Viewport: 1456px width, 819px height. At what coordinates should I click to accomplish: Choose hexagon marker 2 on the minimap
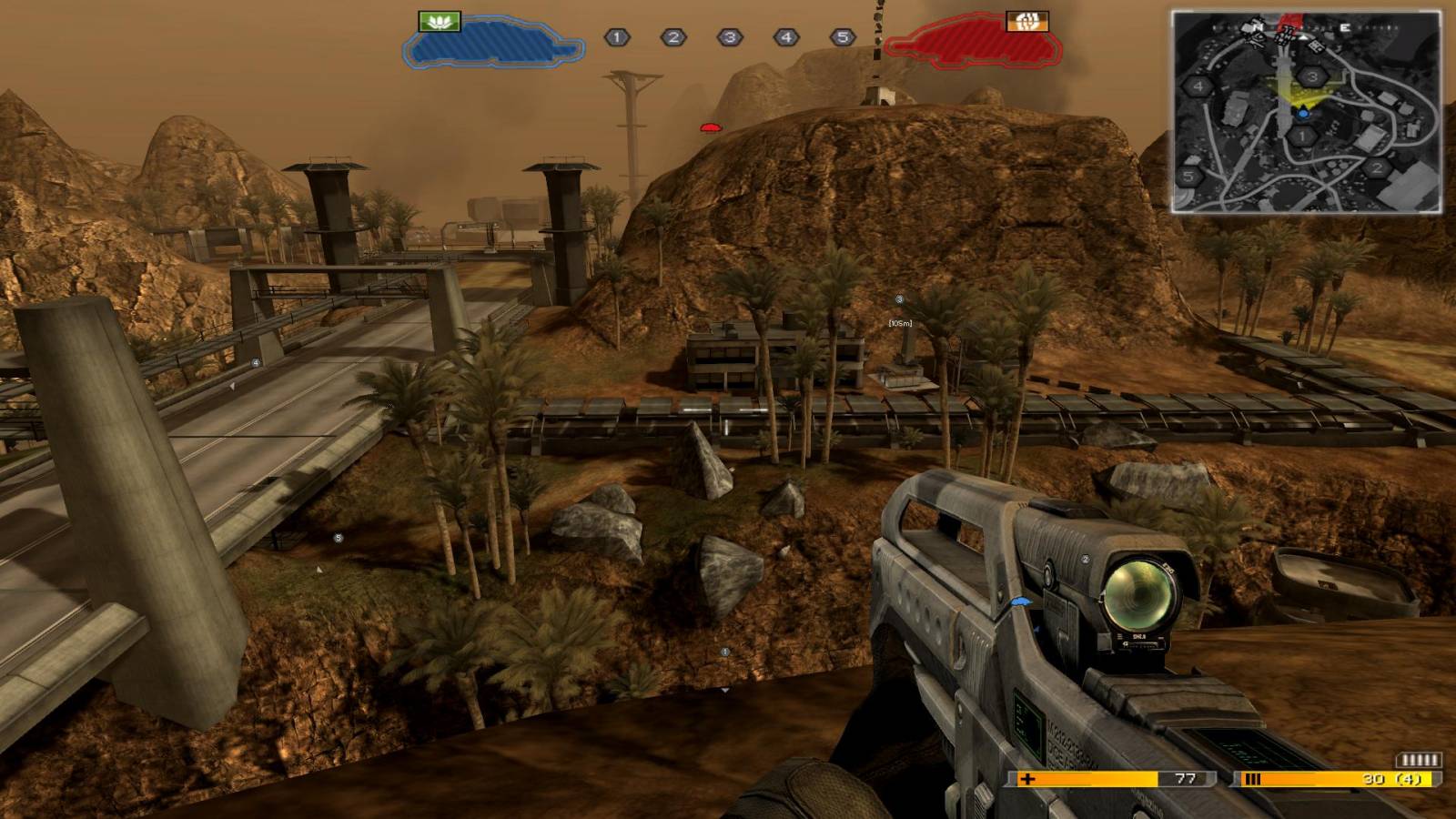pyautogui.click(x=1377, y=167)
